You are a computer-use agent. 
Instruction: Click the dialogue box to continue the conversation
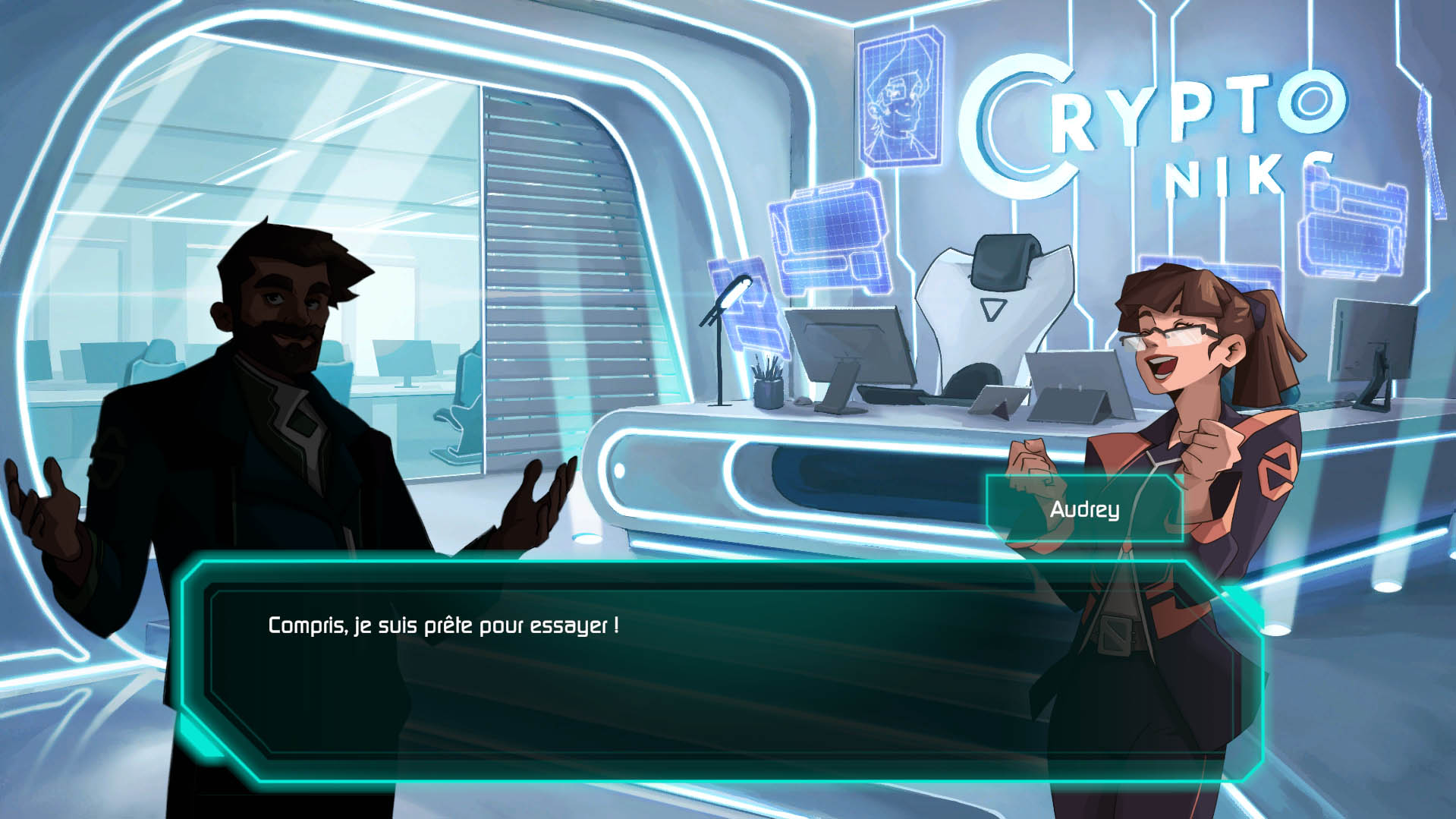(721, 672)
